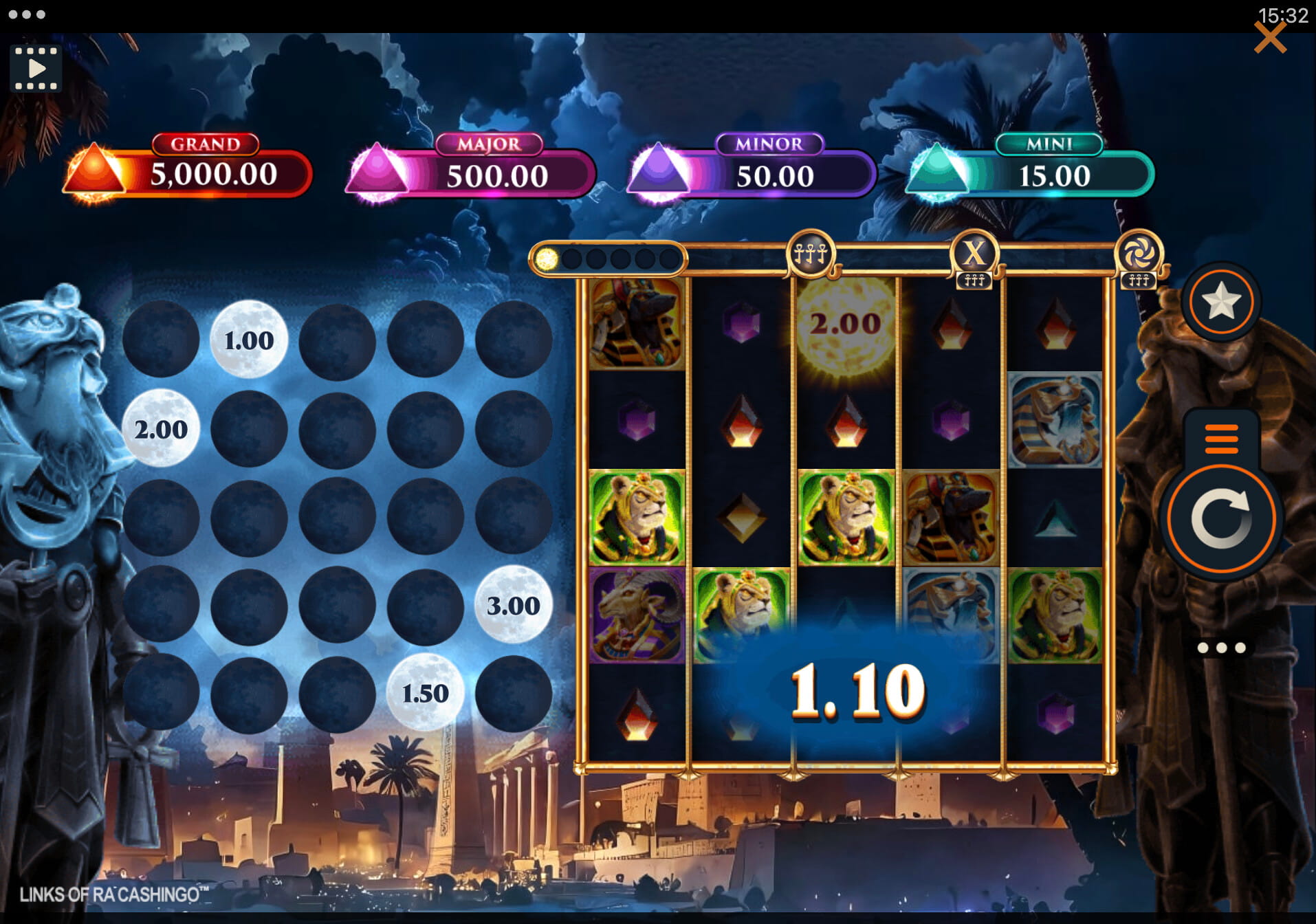Open the film-strip video replay icon
This screenshot has height=924, width=1316.
tap(36, 69)
